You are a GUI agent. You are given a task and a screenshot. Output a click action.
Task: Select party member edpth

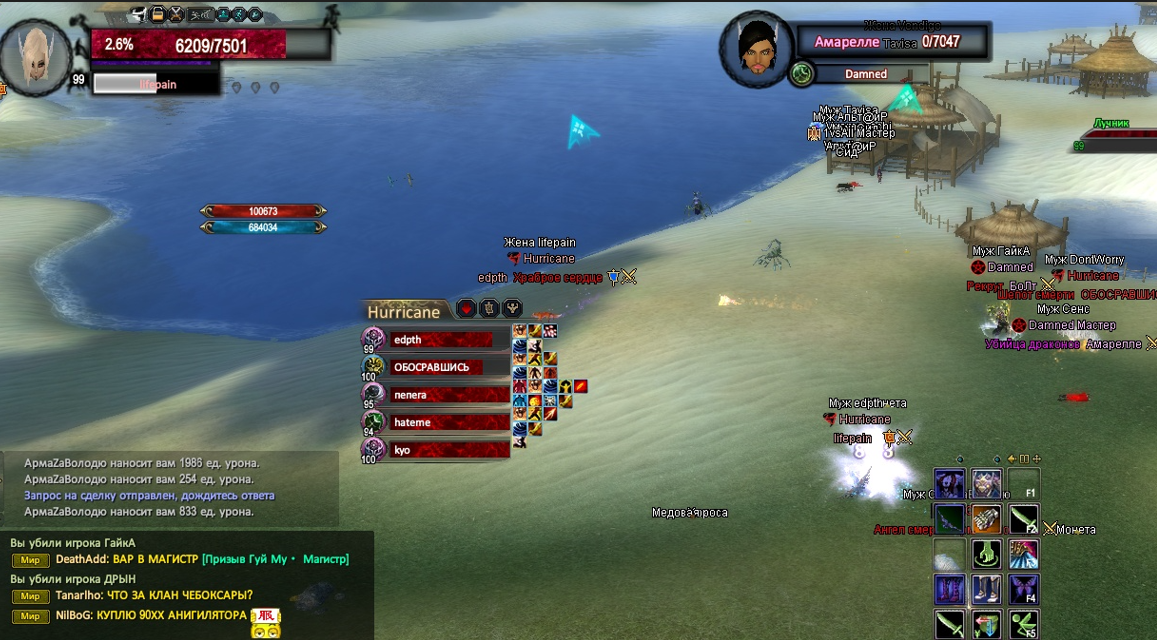(x=441, y=340)
